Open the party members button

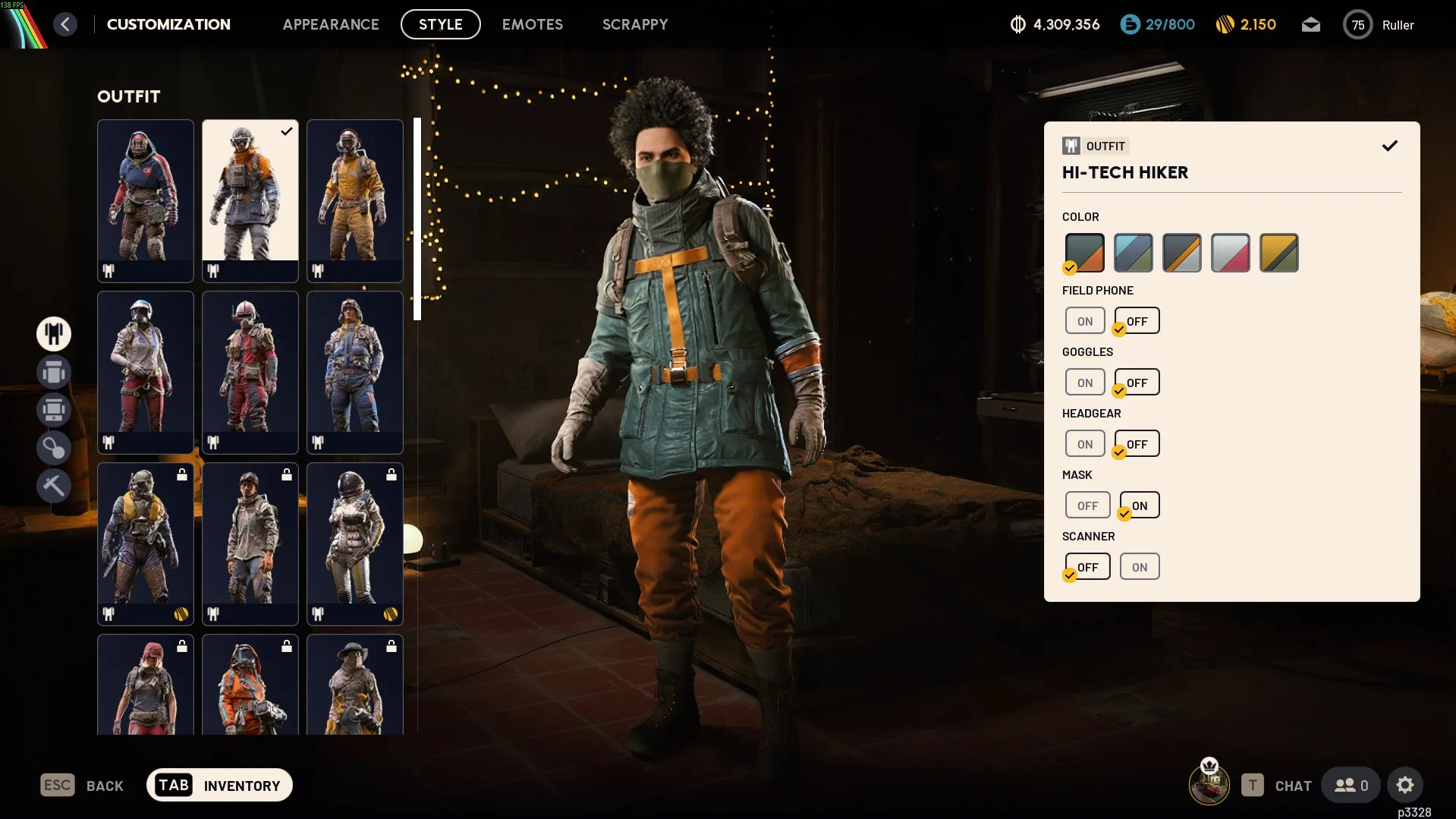point(1351,785)
